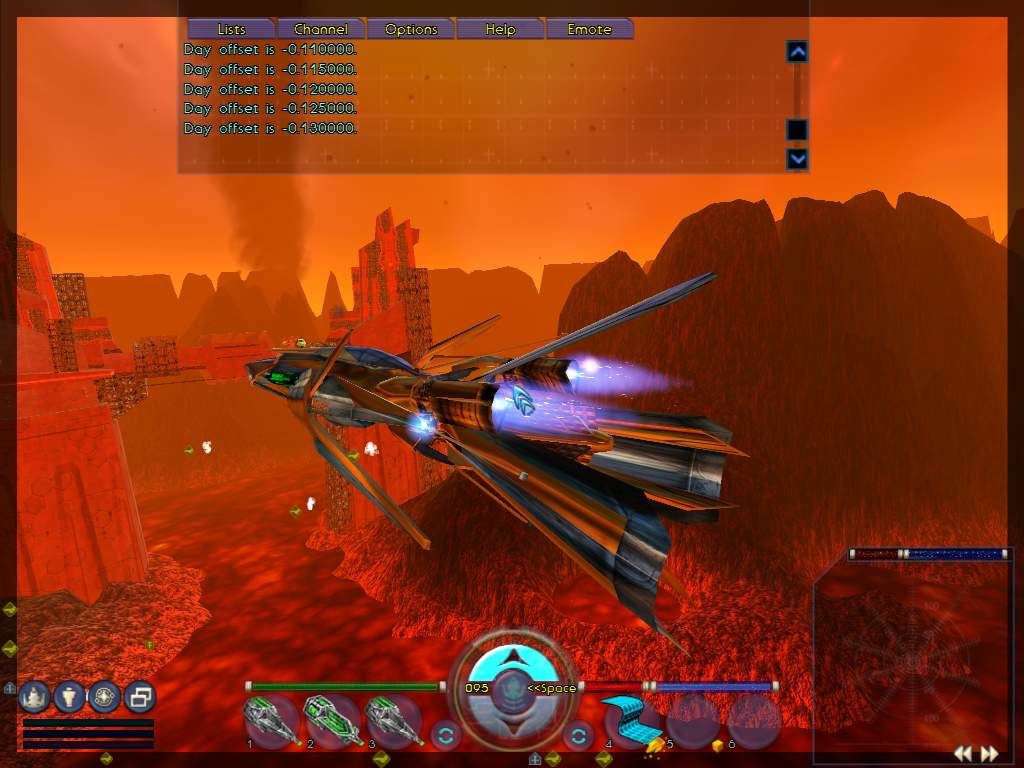The width and height of the screenshot is (1024, 768).
Task: Click the chat scroll-up arrow button
Action: point(797,52)
